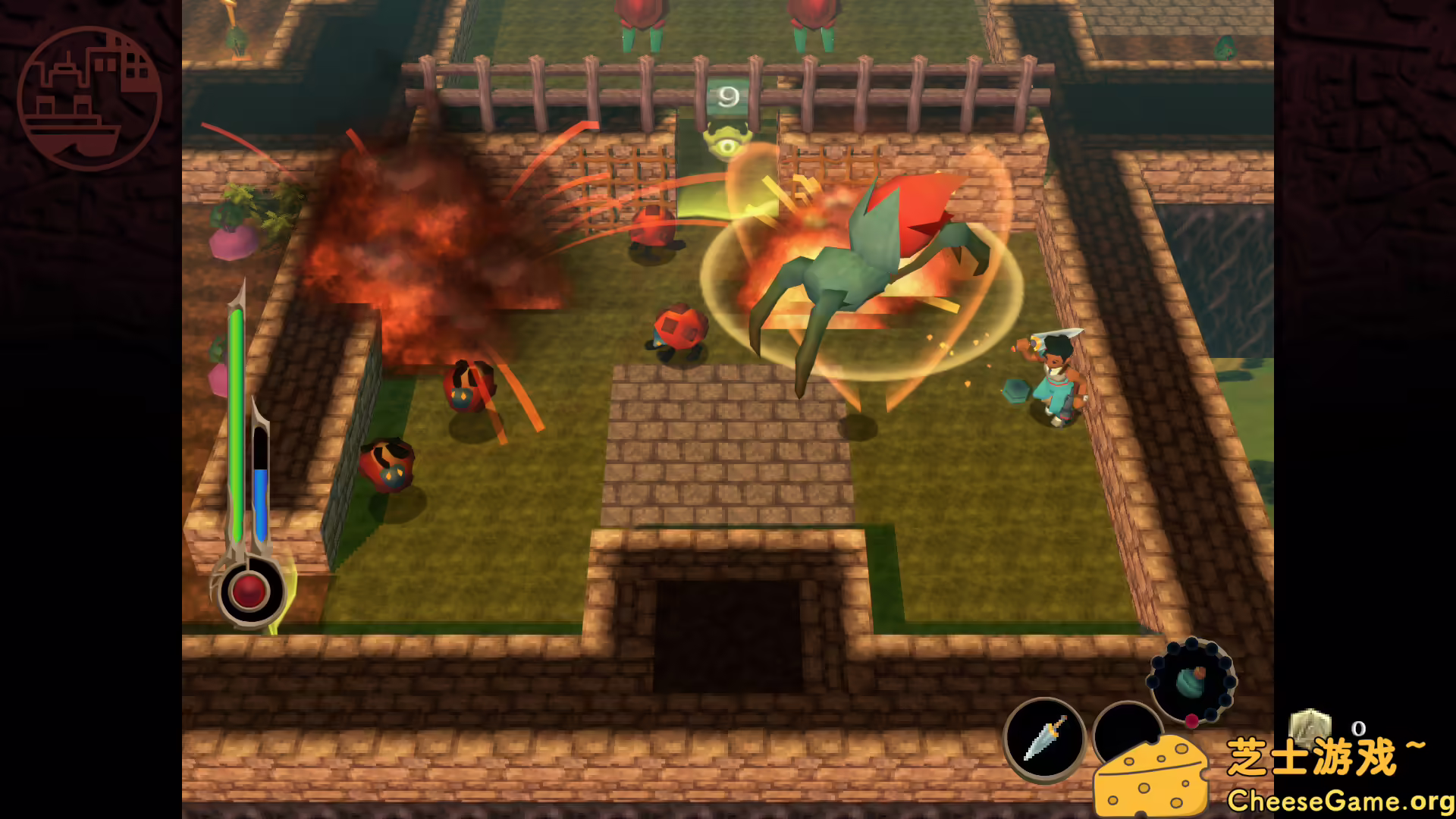Open the CheeseGame.org watermark link
Viewport: 1456px width, 819px height.
tap(1339, 800)
